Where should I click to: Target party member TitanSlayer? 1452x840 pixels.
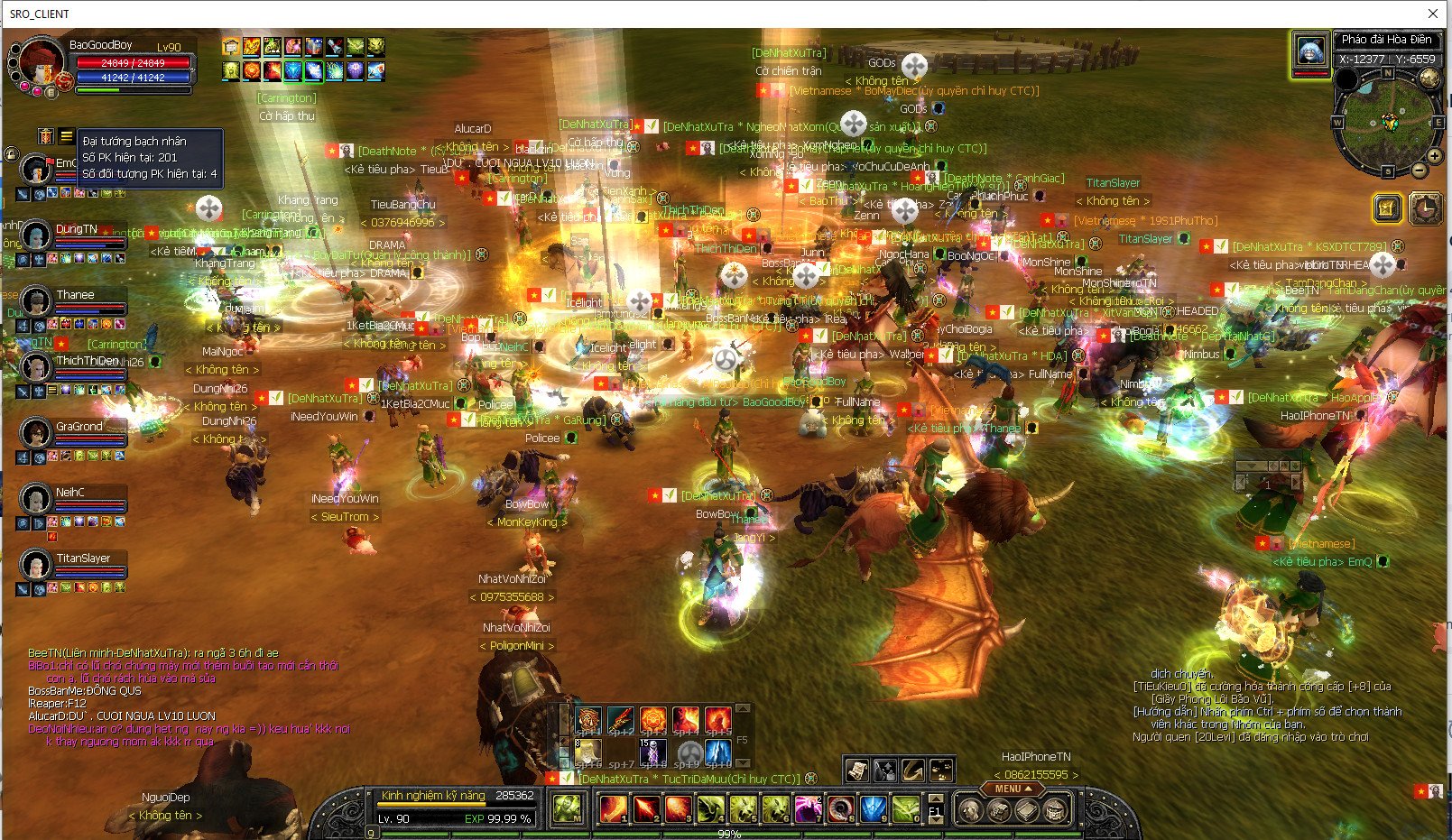coord(36,565)
